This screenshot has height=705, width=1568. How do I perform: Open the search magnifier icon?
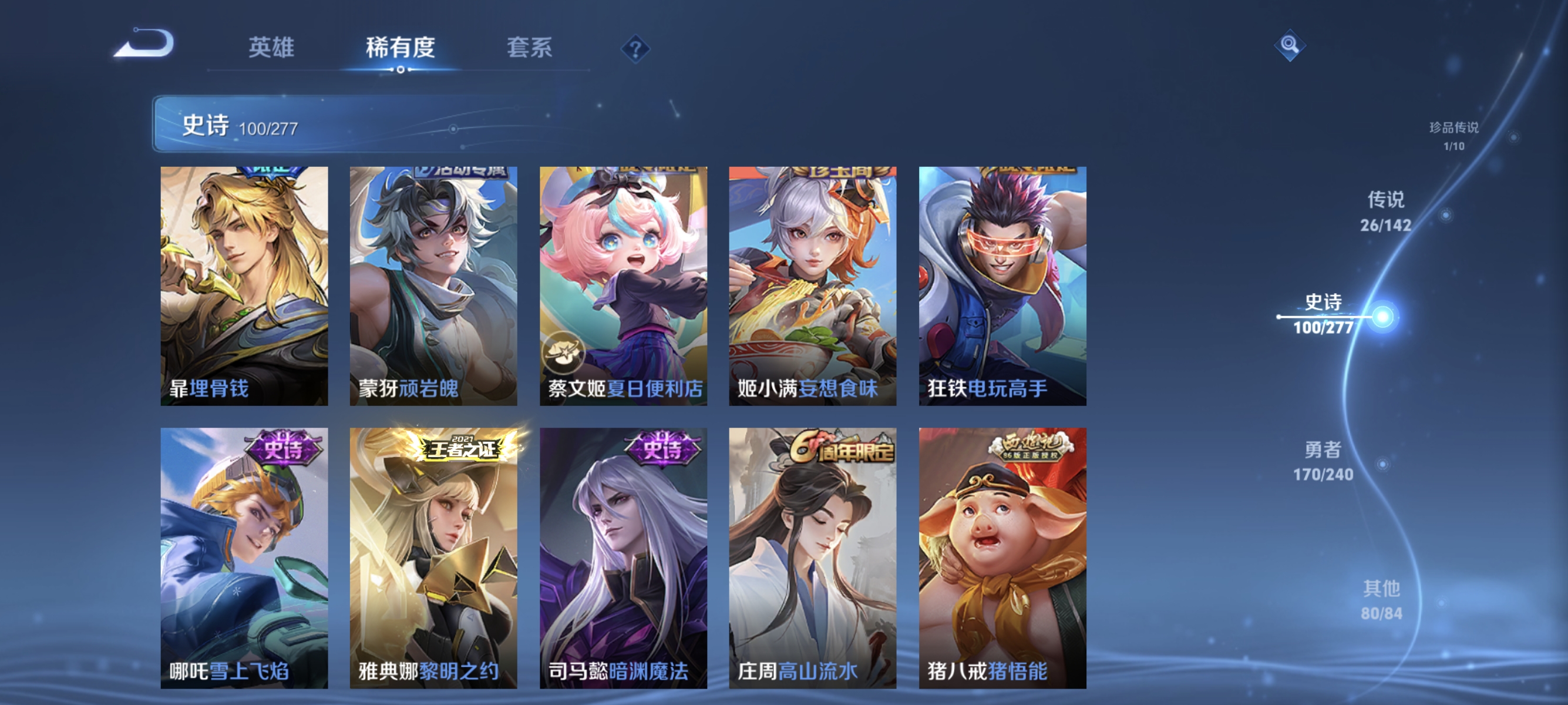coord(1290,45)
